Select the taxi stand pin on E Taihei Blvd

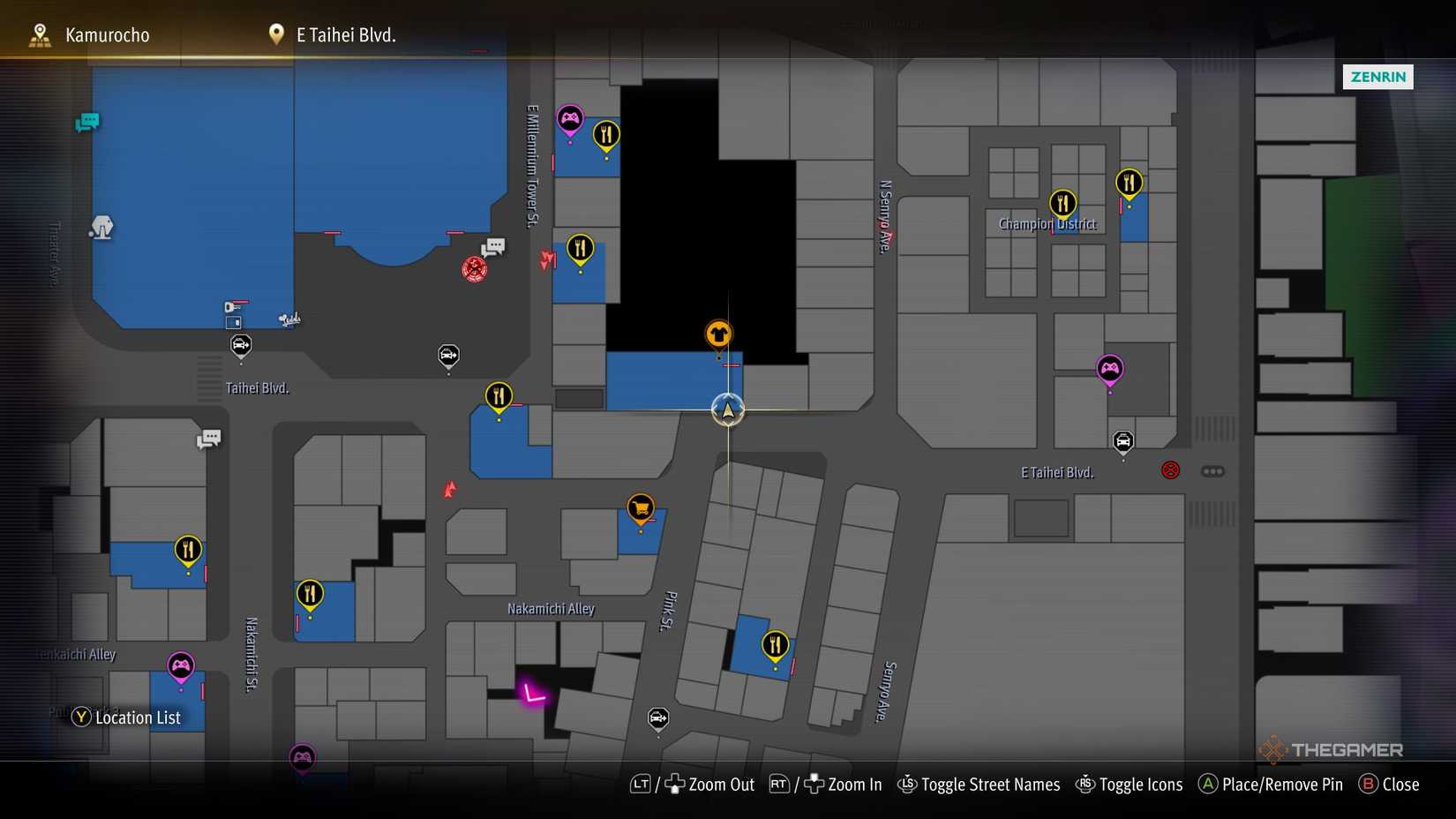tap(1122, 441)
